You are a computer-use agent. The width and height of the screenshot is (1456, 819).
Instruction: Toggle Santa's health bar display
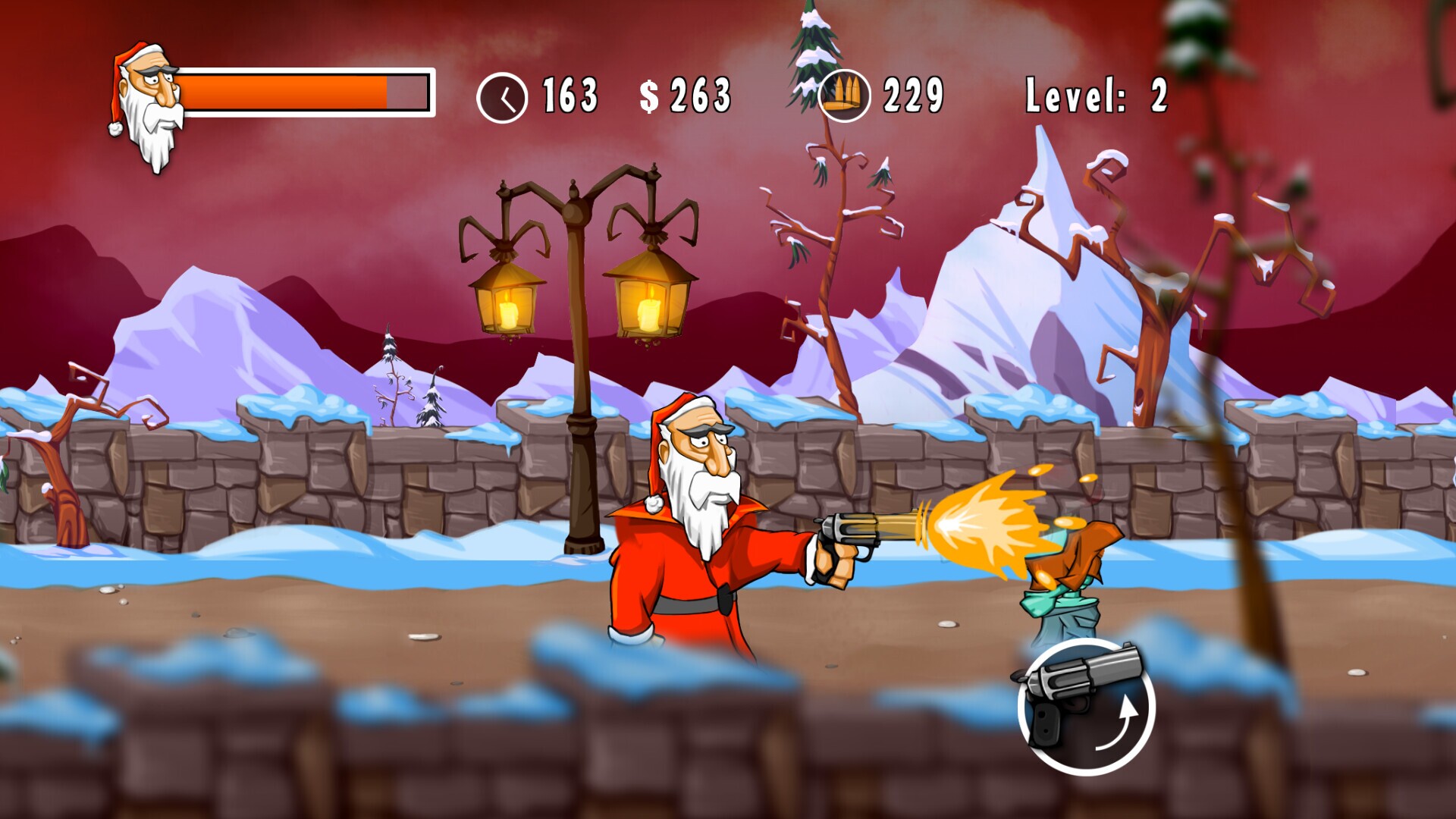(303, 93)
